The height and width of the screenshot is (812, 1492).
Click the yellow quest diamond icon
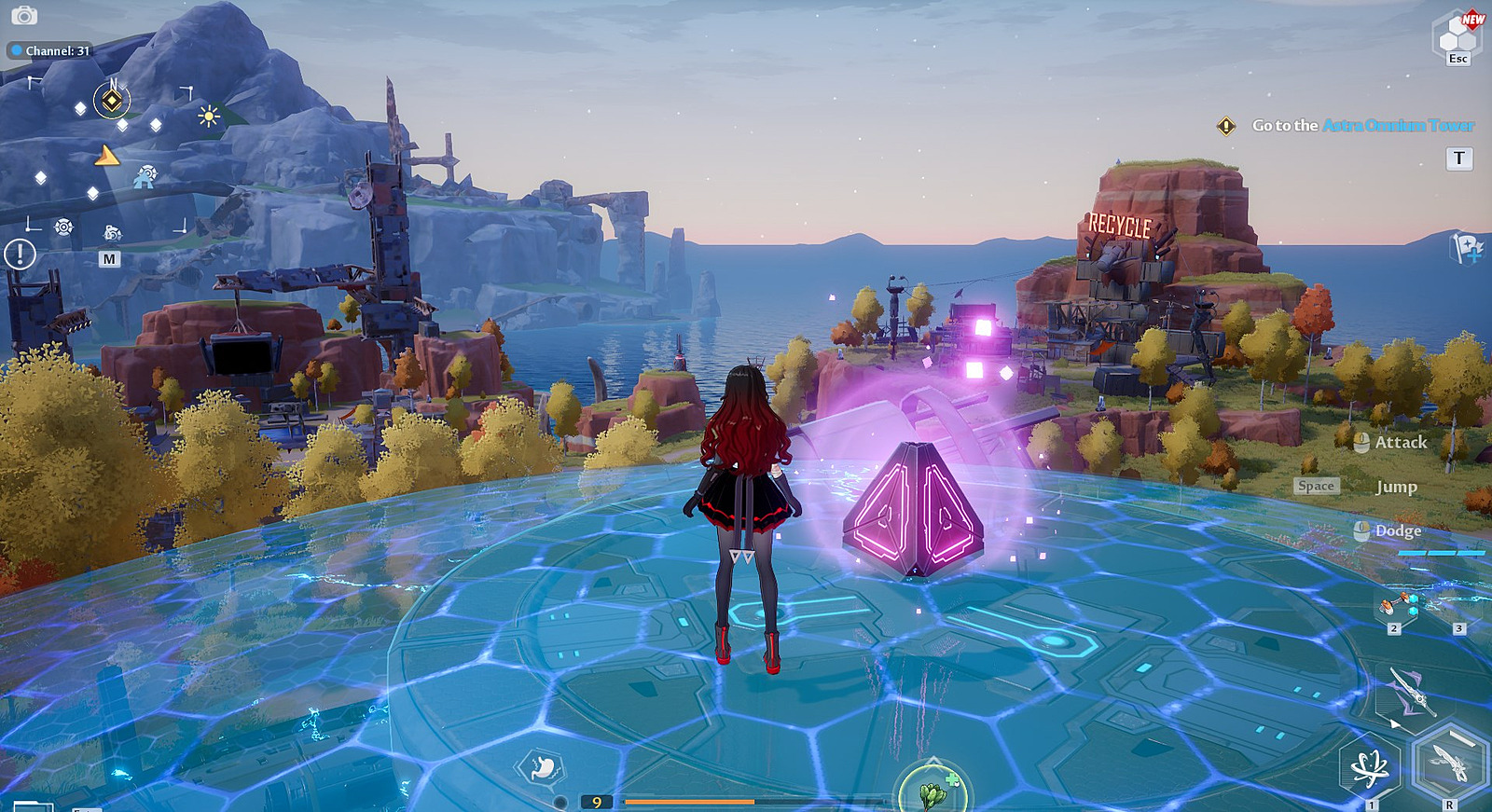(1226, 126)
